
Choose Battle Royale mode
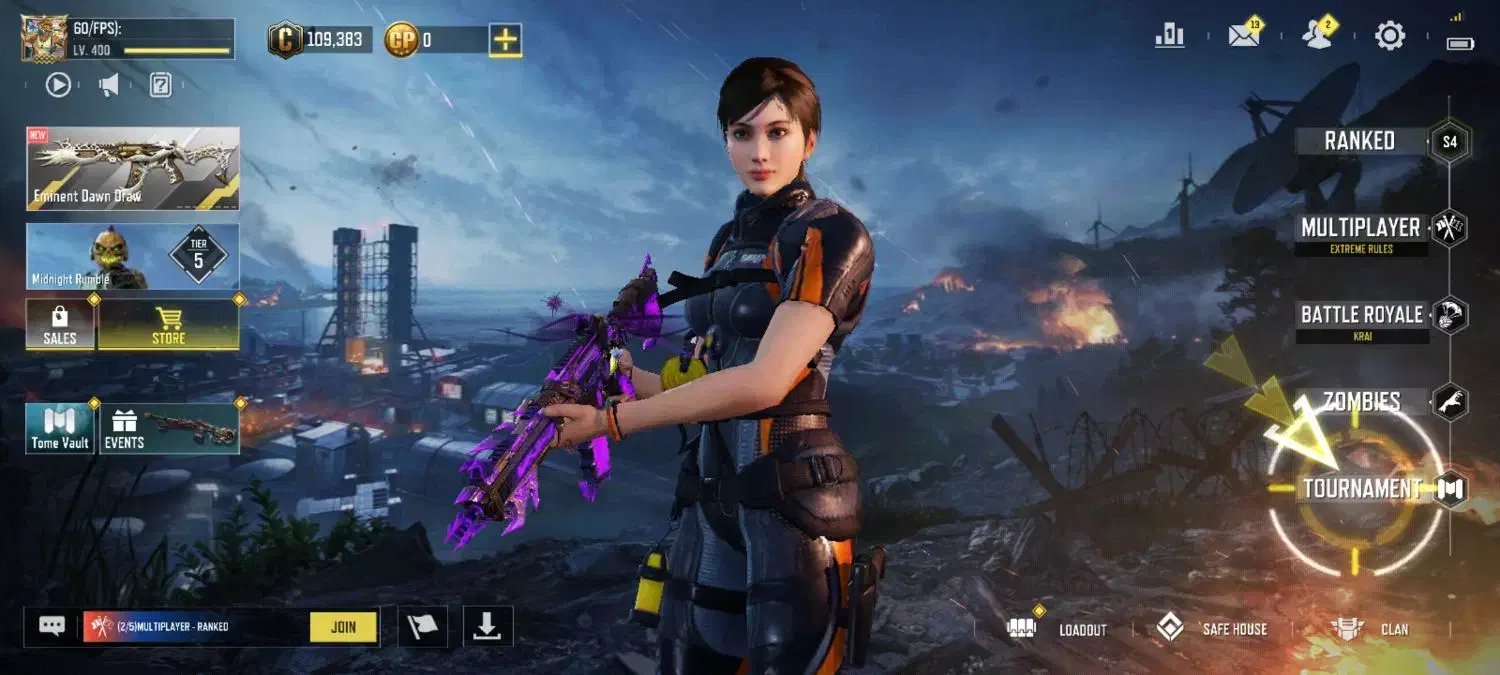1361,315
